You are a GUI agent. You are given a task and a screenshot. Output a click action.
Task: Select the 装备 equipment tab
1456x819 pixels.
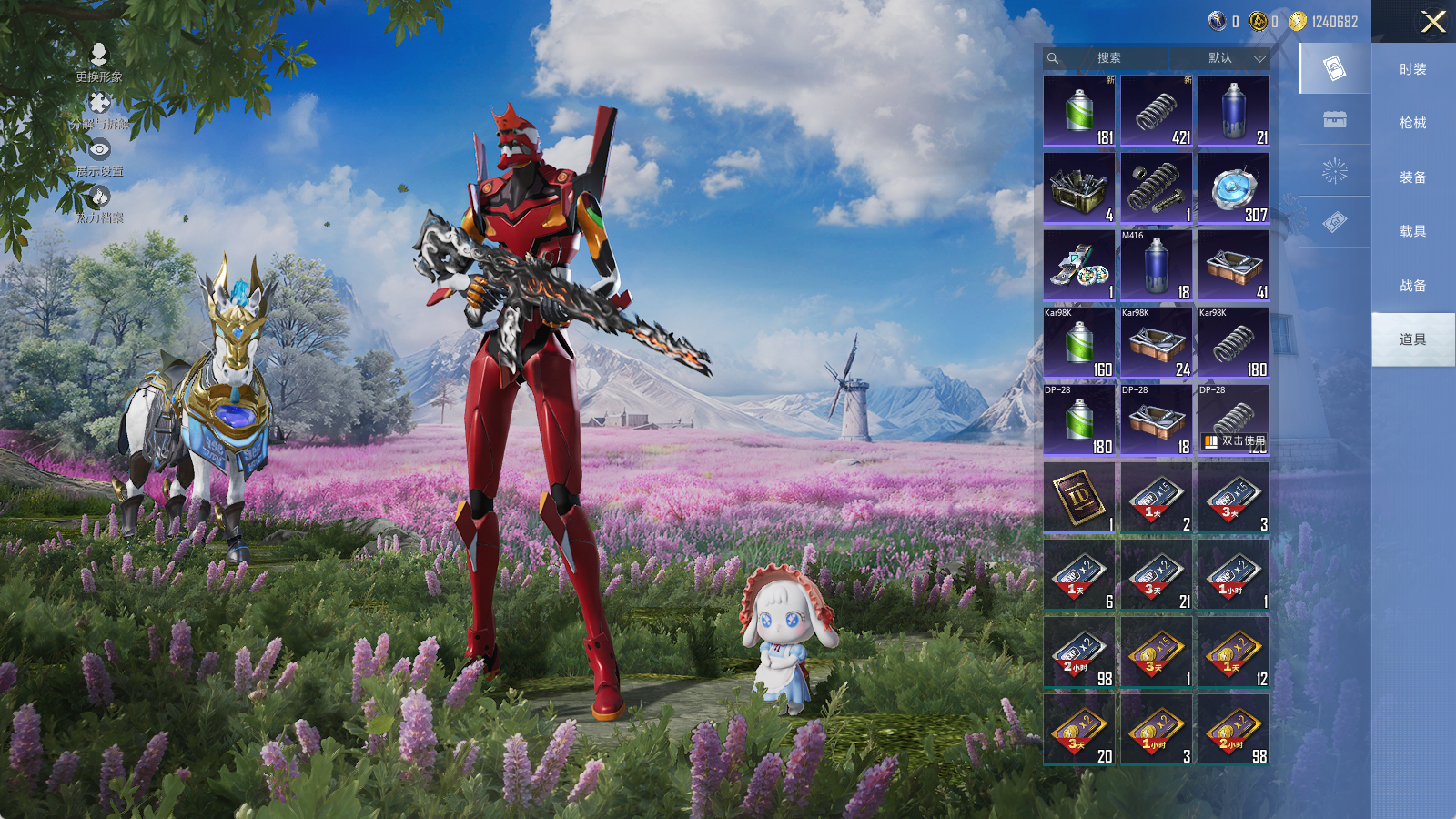click(x=1412, y=177)
